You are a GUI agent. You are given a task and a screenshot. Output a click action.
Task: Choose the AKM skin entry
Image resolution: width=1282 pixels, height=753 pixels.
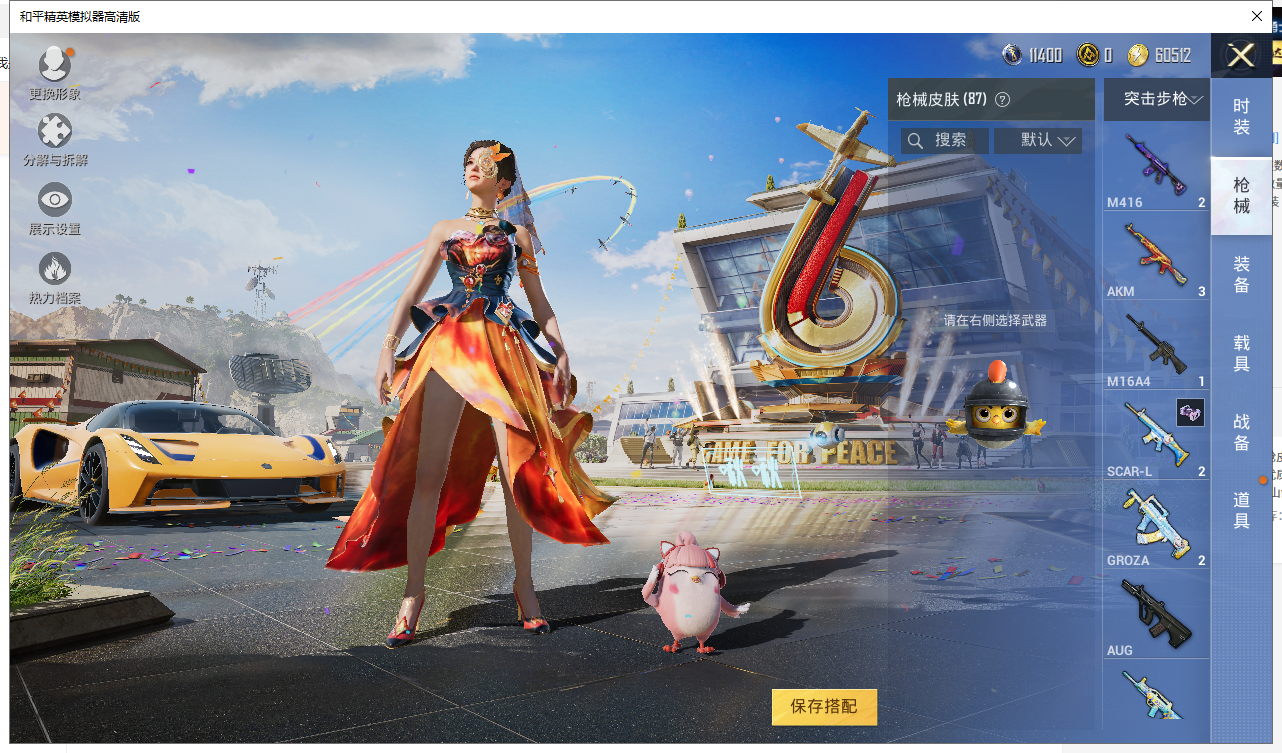(x=1156, y=256)
